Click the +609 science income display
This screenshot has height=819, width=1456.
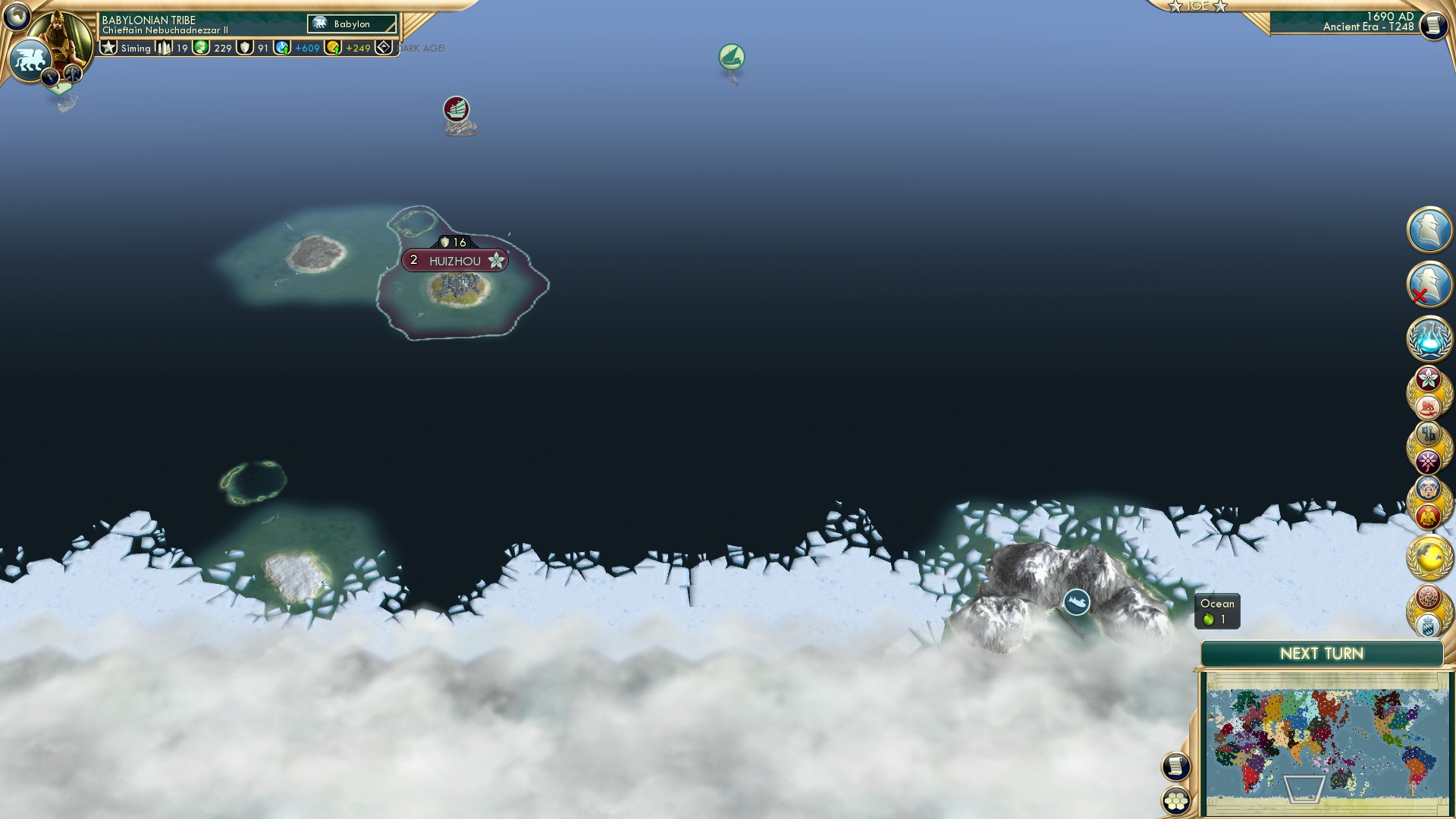(306, 48)
